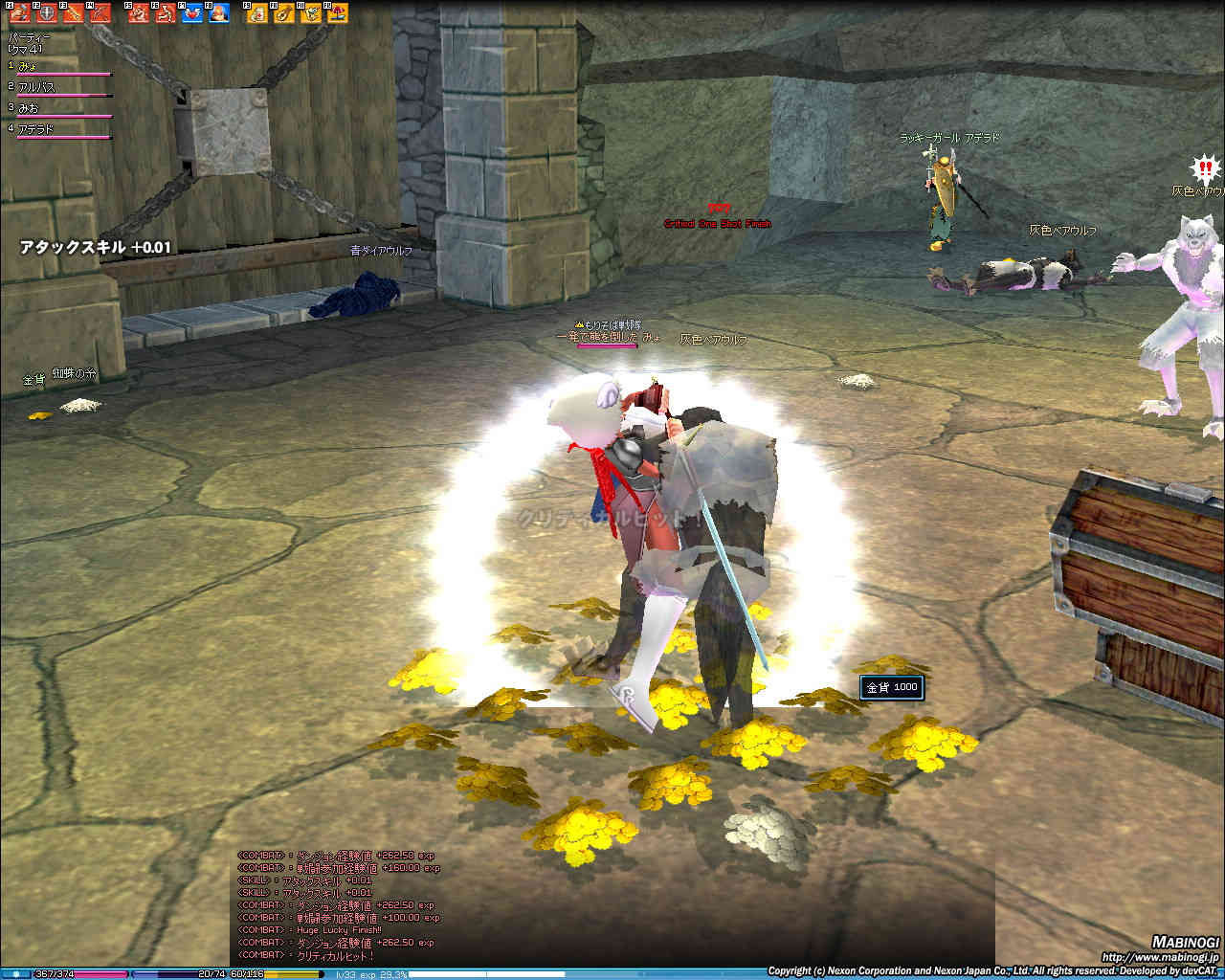The height and width of the screenshot is (980, 1225).
Task: Select the F11 yellow skill icon
Action: pos(311,13)
